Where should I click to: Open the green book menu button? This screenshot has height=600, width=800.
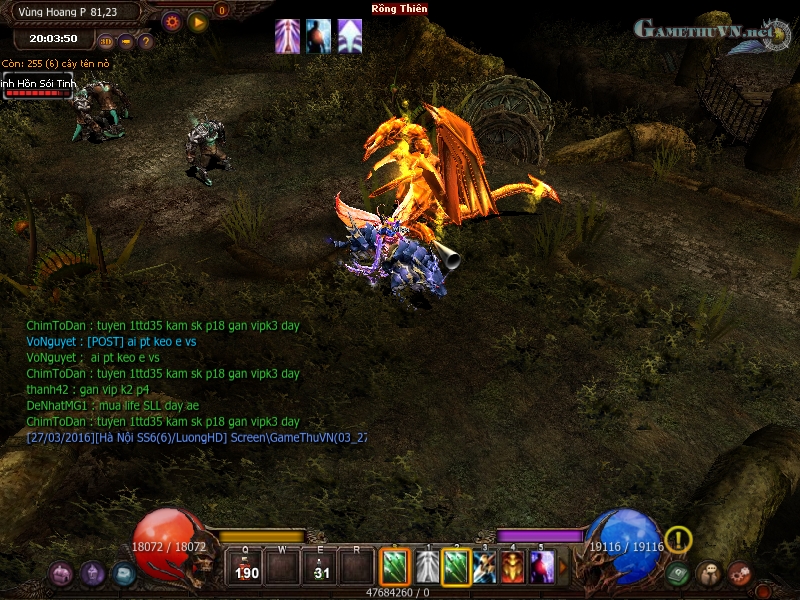click(678, 574)
